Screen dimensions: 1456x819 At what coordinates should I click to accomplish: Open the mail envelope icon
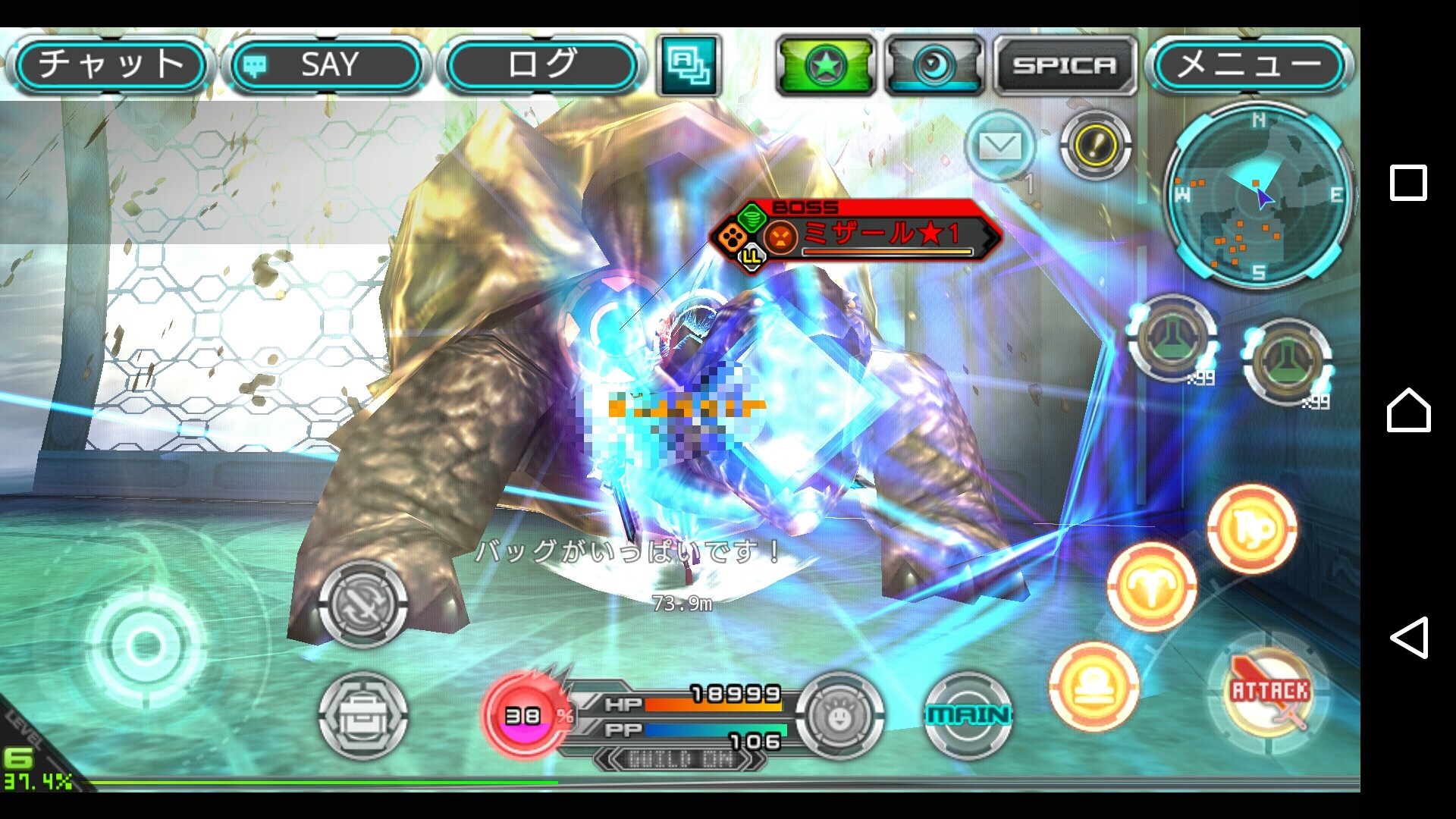[999, 146]
